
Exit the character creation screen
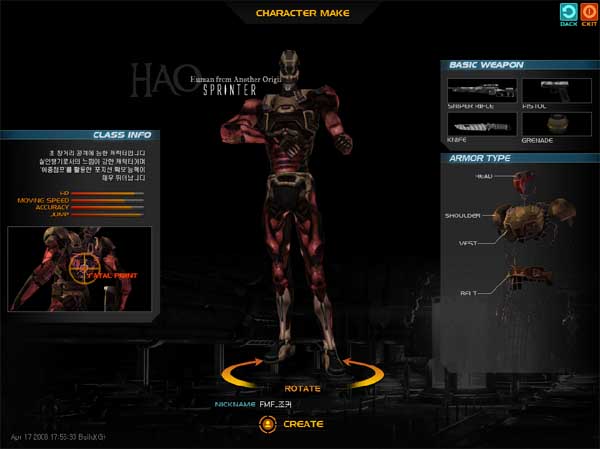point(588,13)
